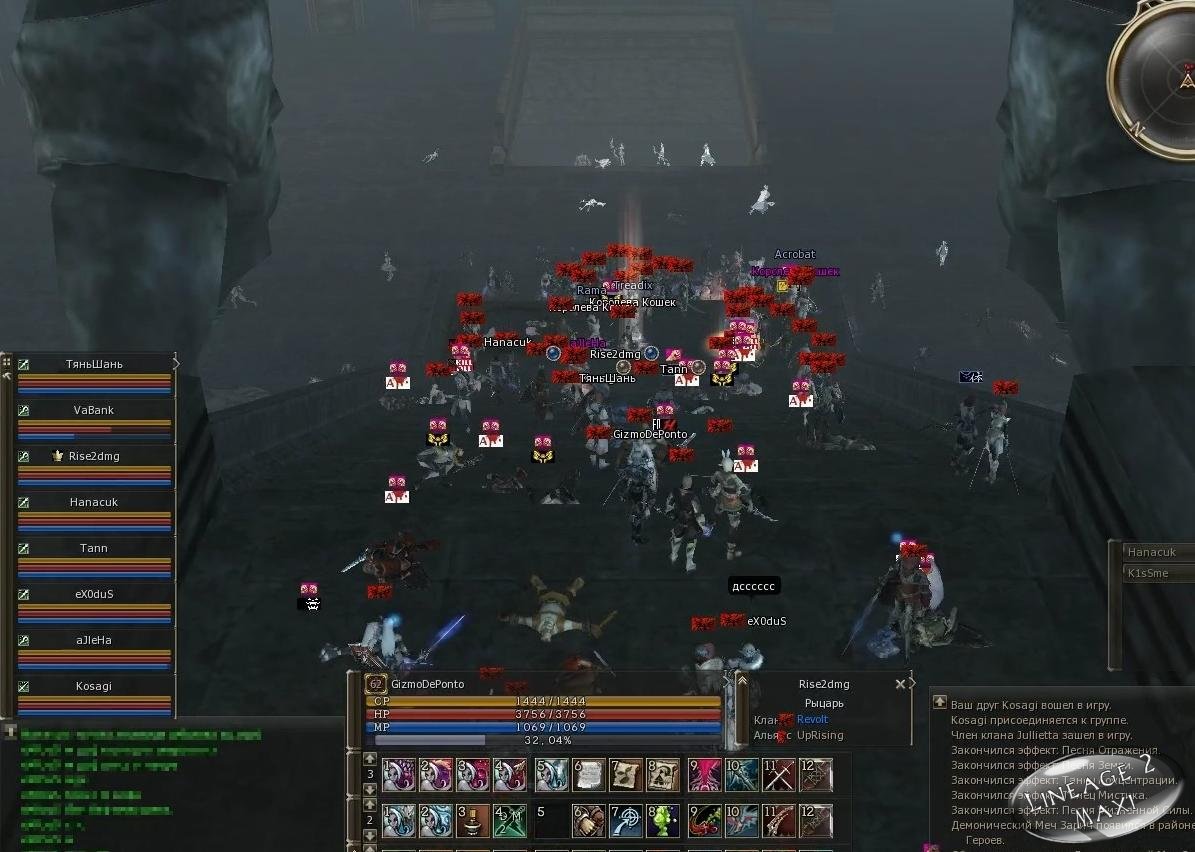This screenshot has width=1195, height=852.
Task: Activate the green poison cloud skill
Action: [x=663, y=821]
